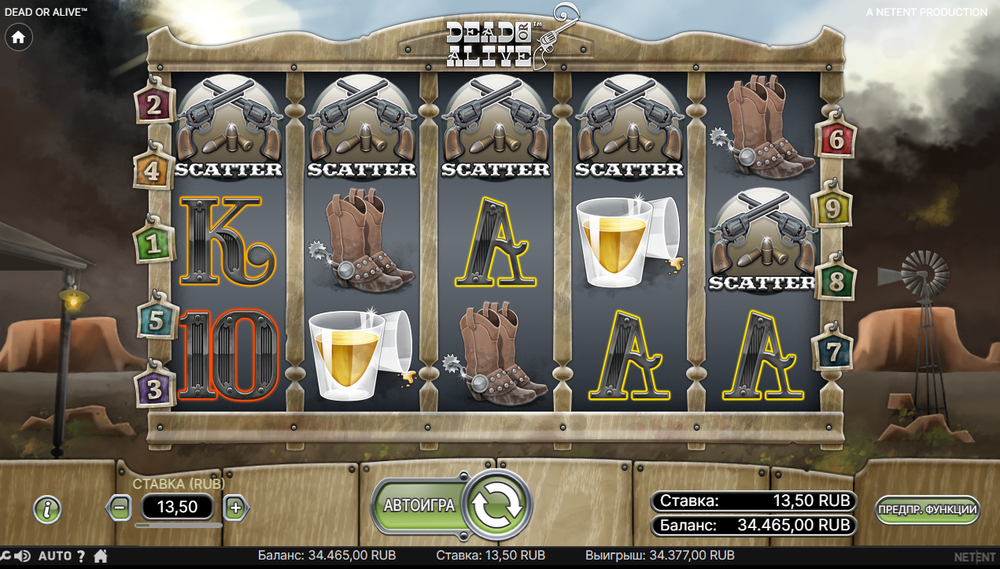
Task: Select payline 5 marker tag
Action: click(x=156, y=320)
